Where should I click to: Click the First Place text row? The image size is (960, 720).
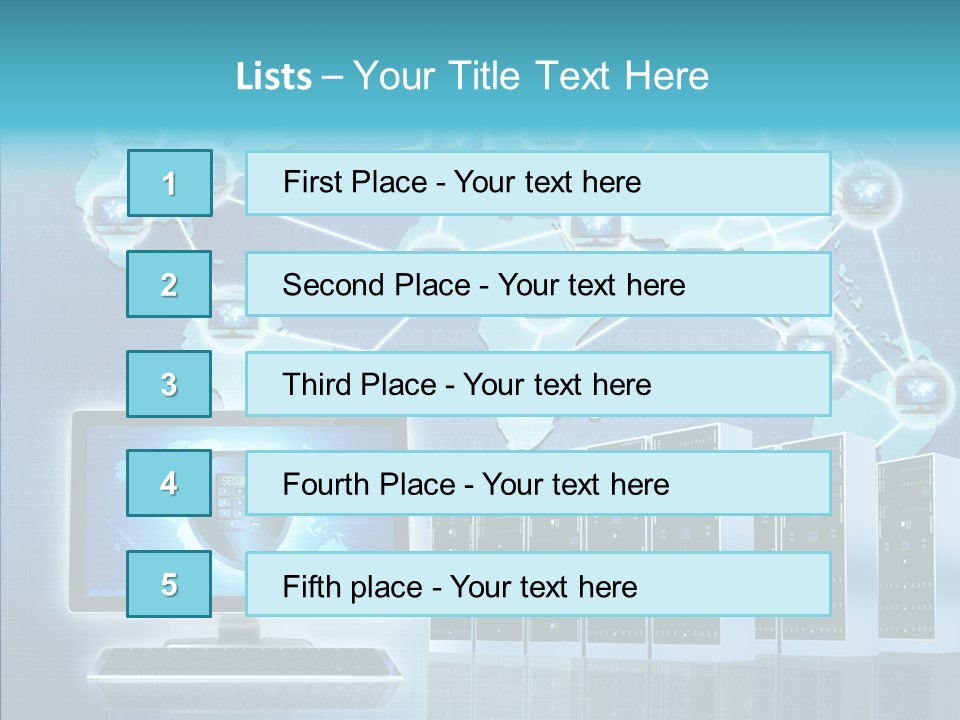coord(538,183)
